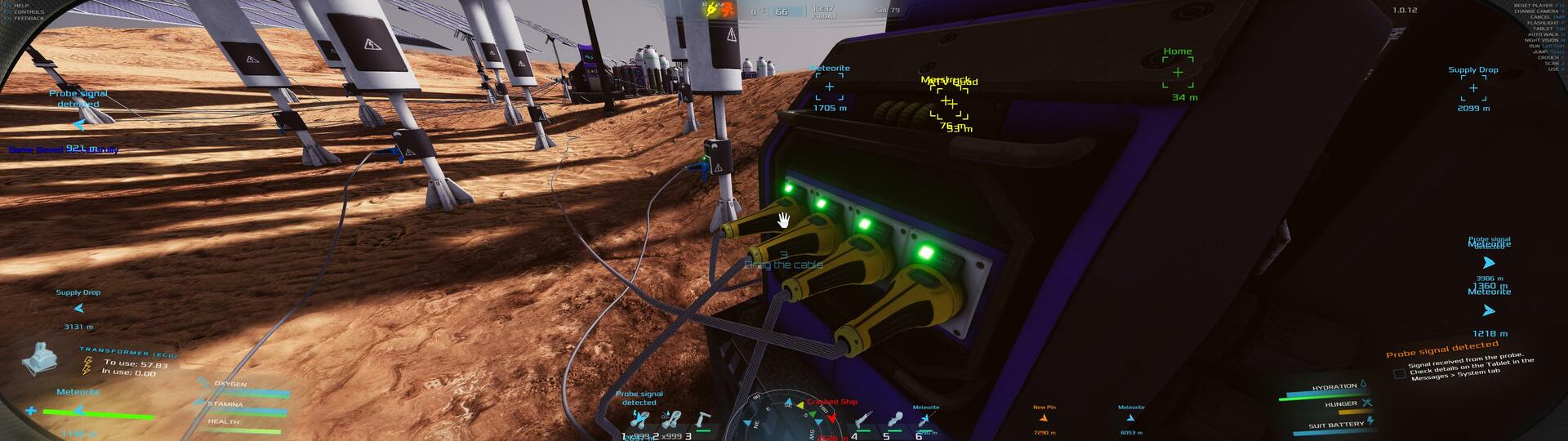Viewport: 1568px width, 441px height.
Task: Select the orange New Pin marker
Action: point(1044,419)
